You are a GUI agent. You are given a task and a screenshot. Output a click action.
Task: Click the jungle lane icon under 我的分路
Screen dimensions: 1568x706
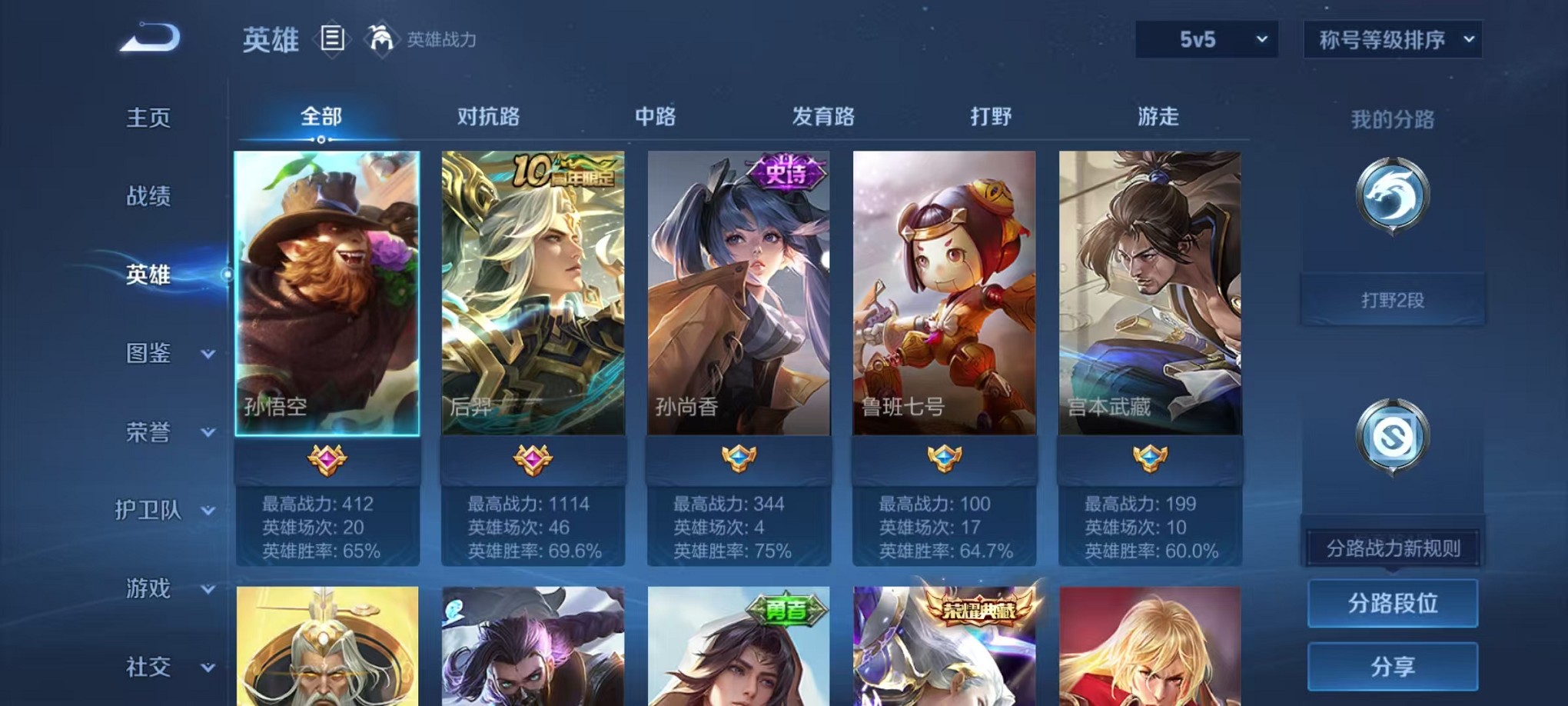(x=1391, y=196)
